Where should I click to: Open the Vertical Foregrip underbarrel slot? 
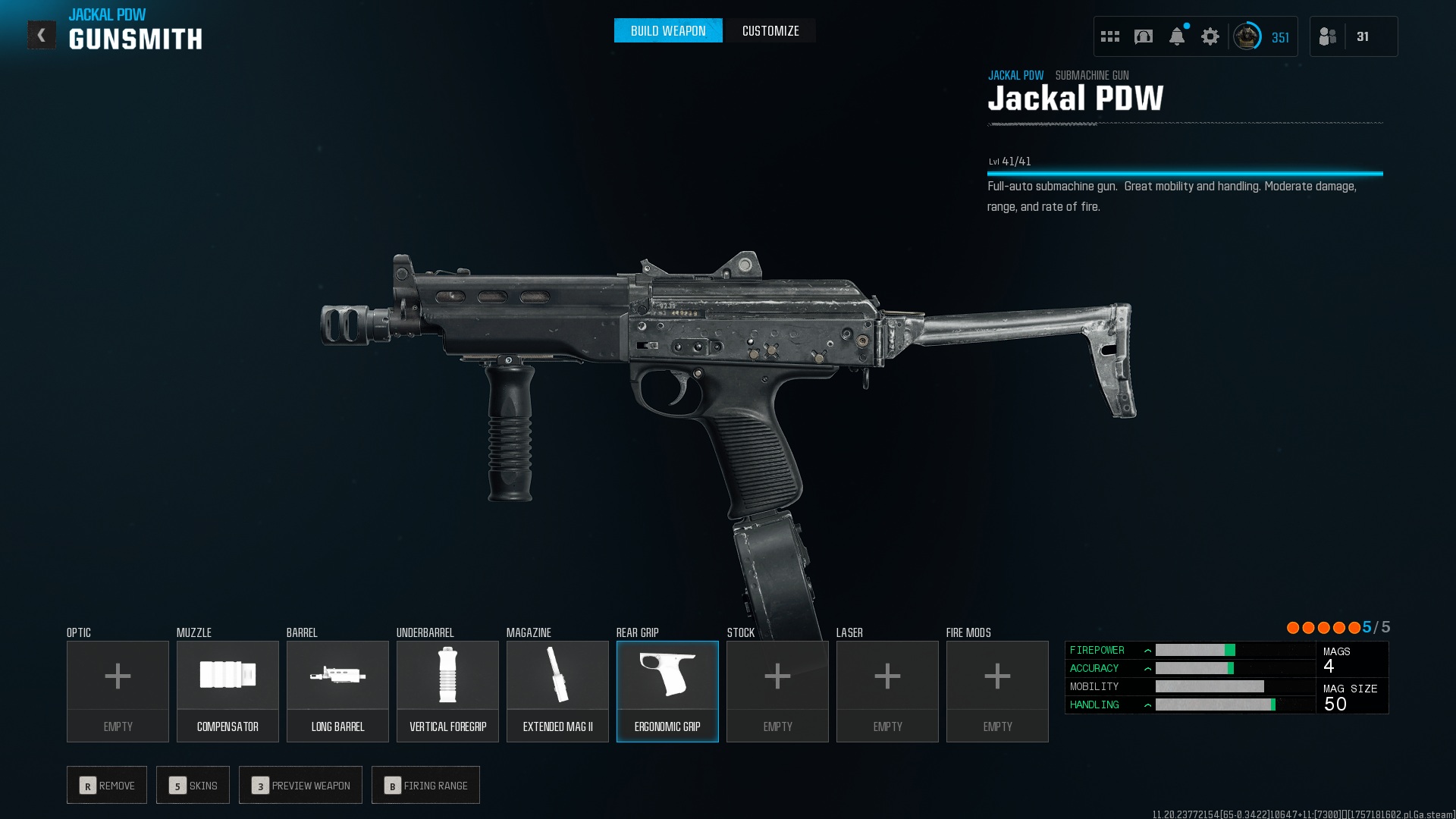click(447, 691)
